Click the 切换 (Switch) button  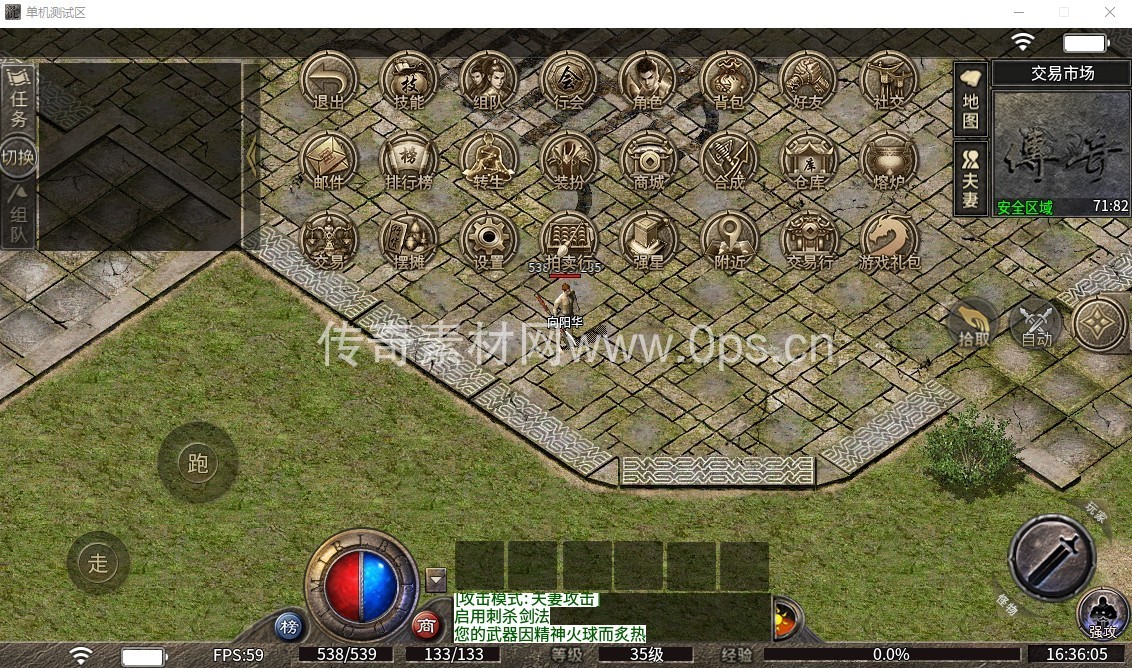coord(18,157)
